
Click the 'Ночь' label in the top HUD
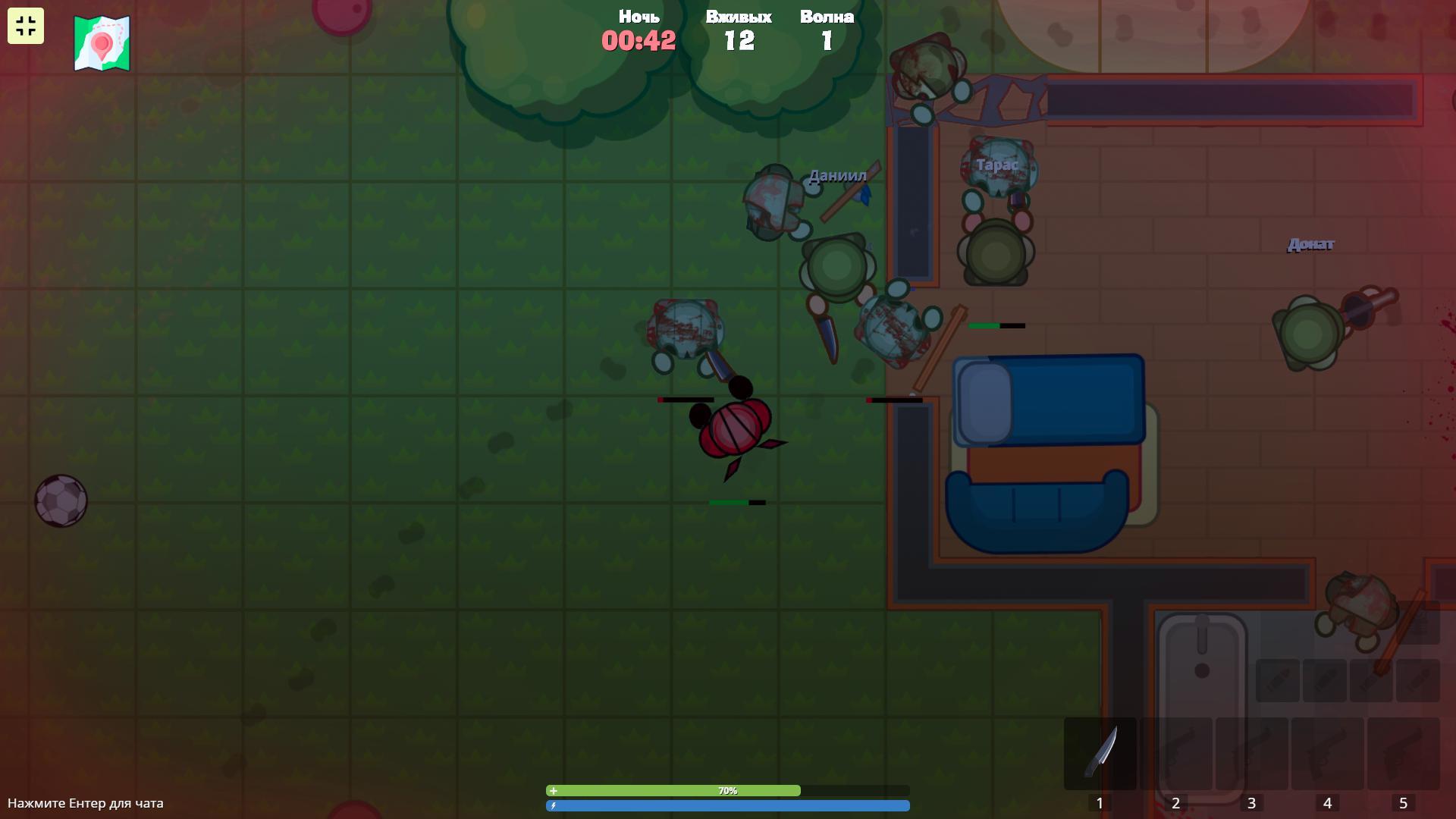click(x=638, y=15)
